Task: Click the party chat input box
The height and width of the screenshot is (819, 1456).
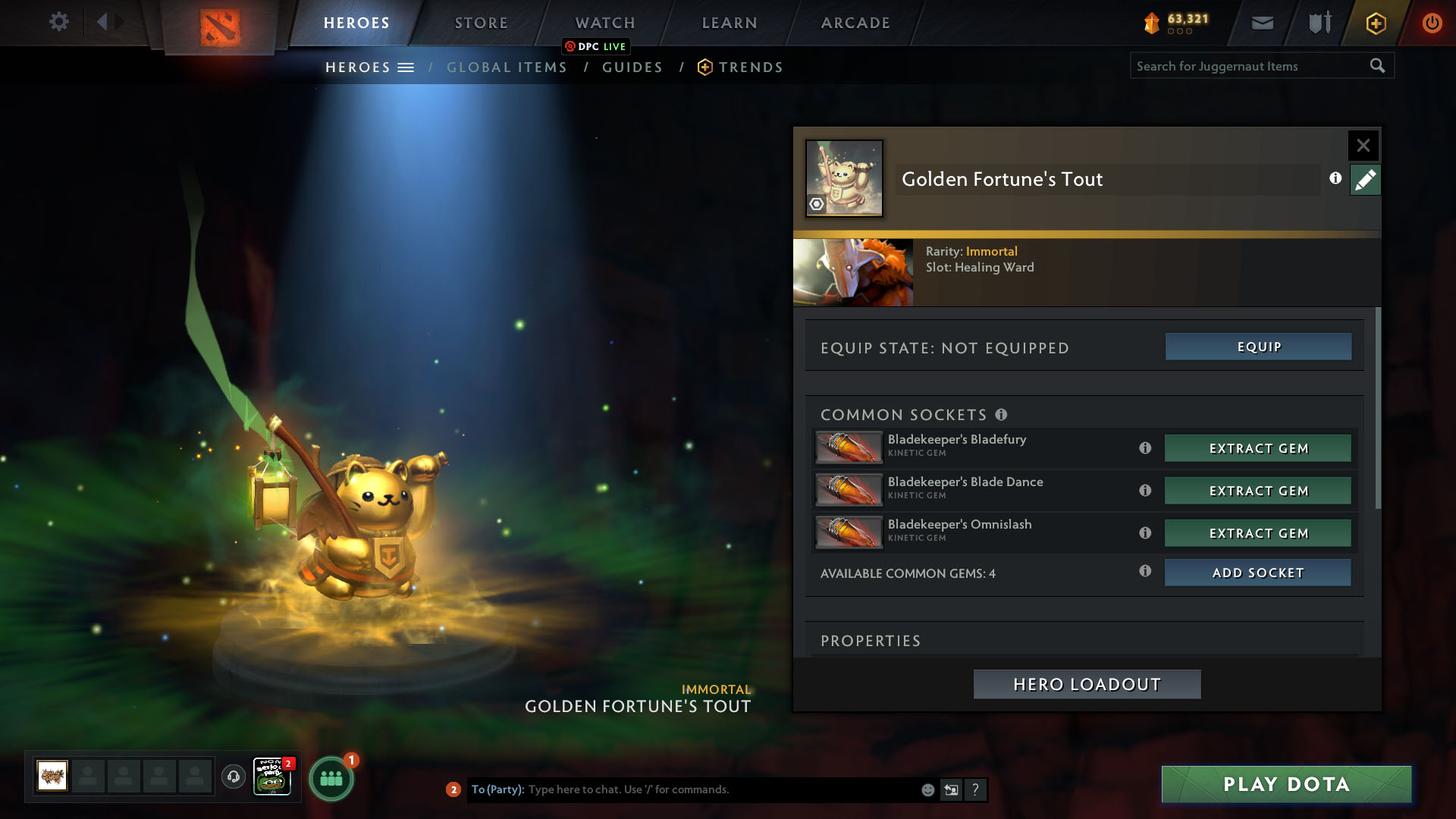Action: tap(720, 789)
